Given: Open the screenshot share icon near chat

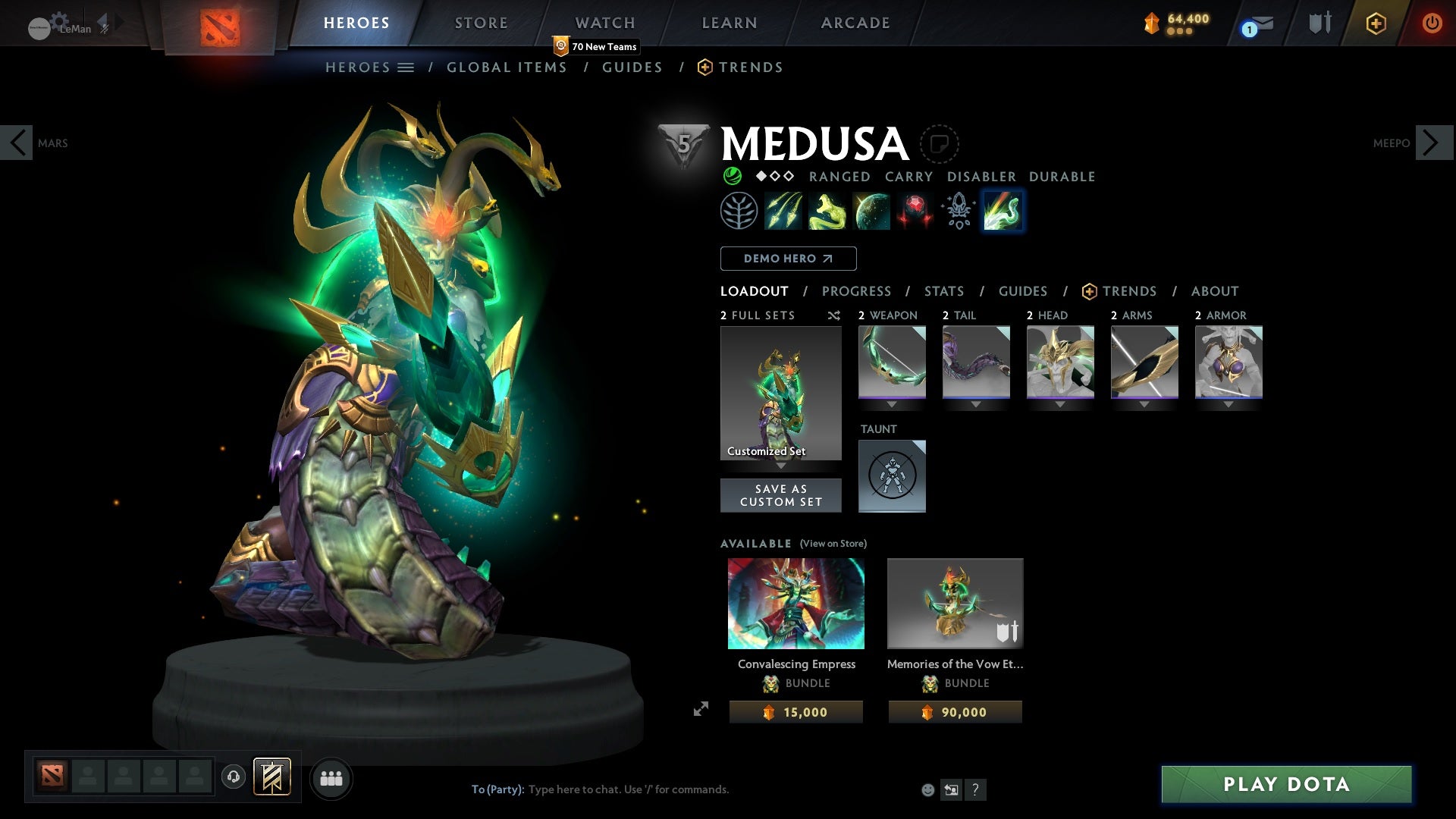Looking at the screenshot, I should tap(951, 789).
